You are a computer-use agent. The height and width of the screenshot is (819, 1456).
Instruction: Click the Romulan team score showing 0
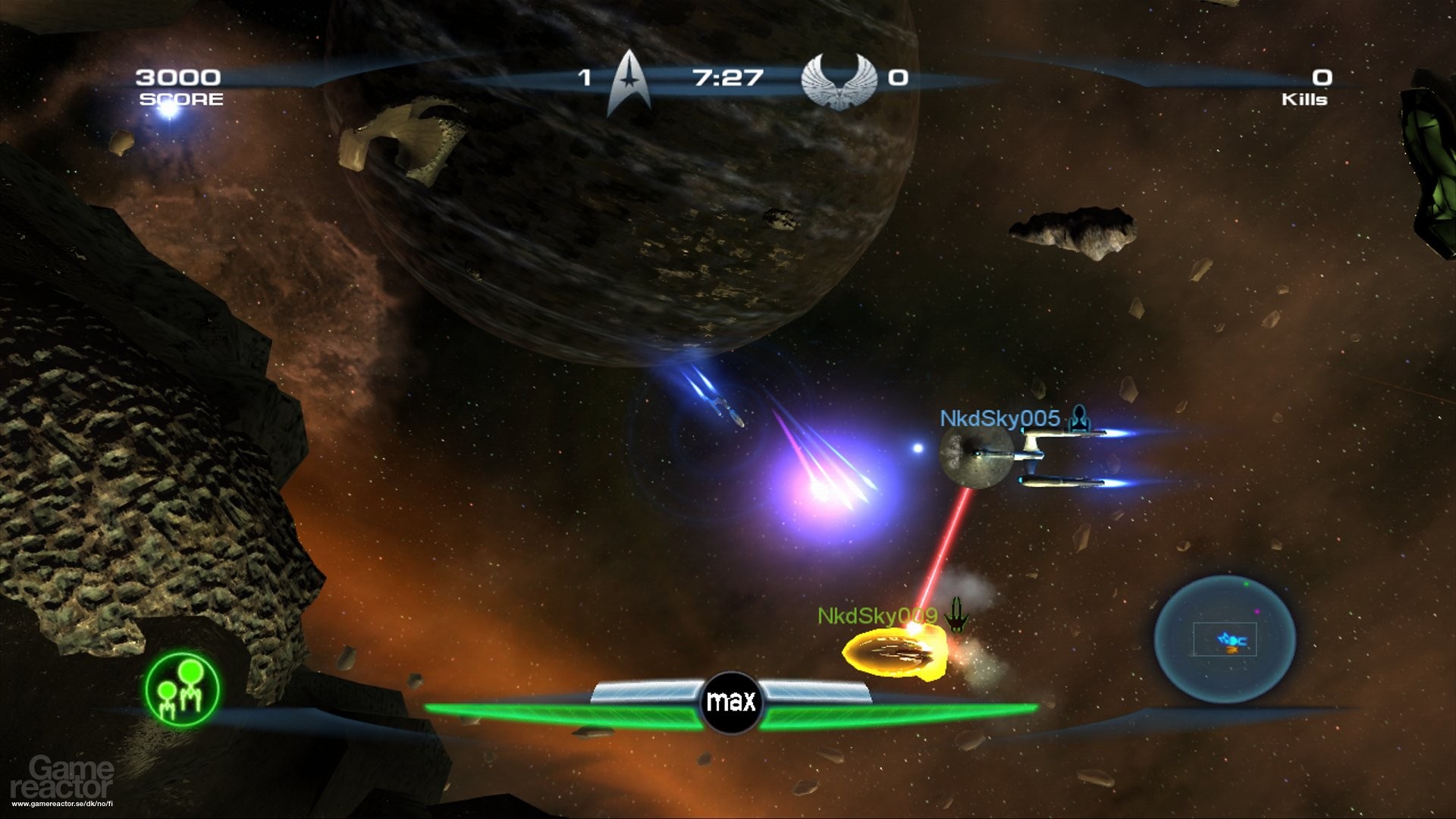pyautogui.click(x=899, y=76)
